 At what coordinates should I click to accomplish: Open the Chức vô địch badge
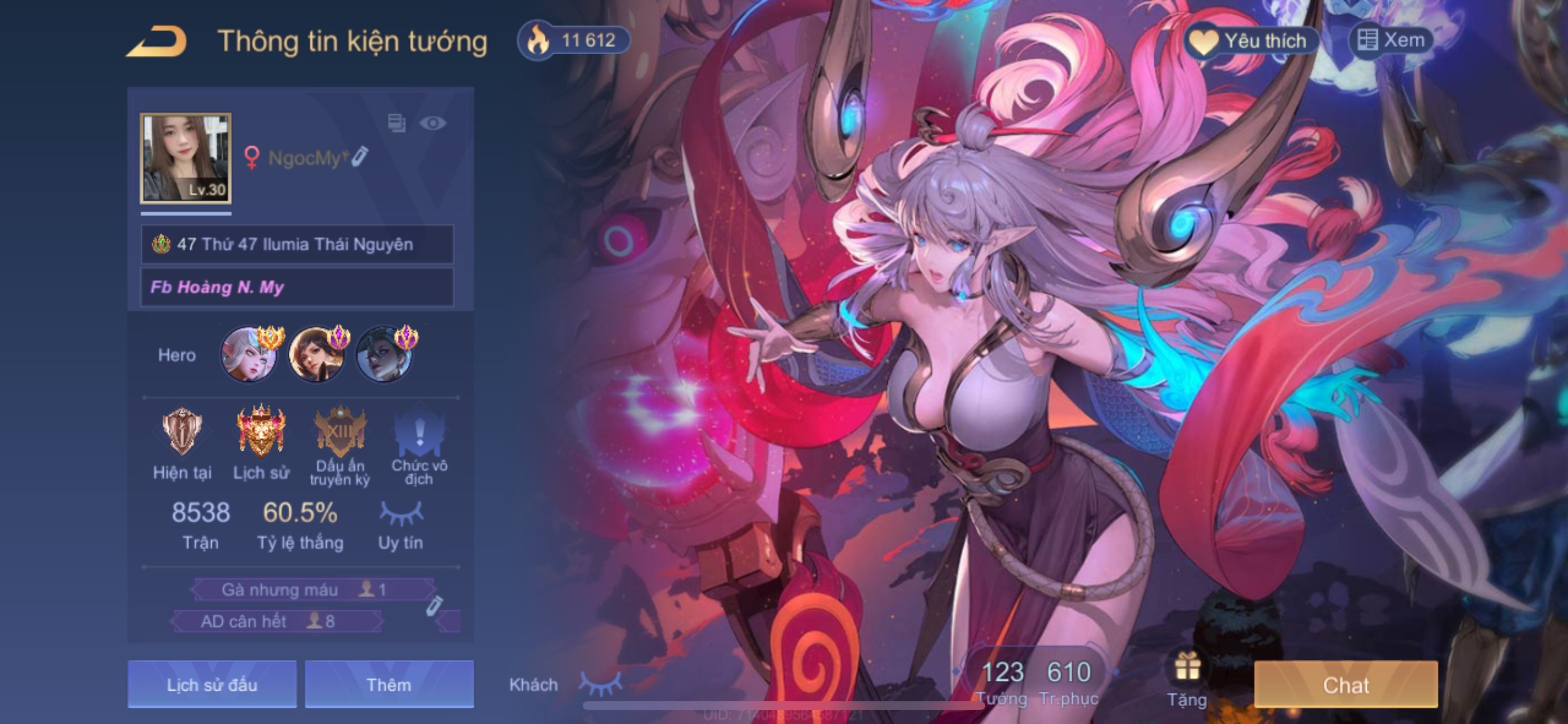[419, 433]
